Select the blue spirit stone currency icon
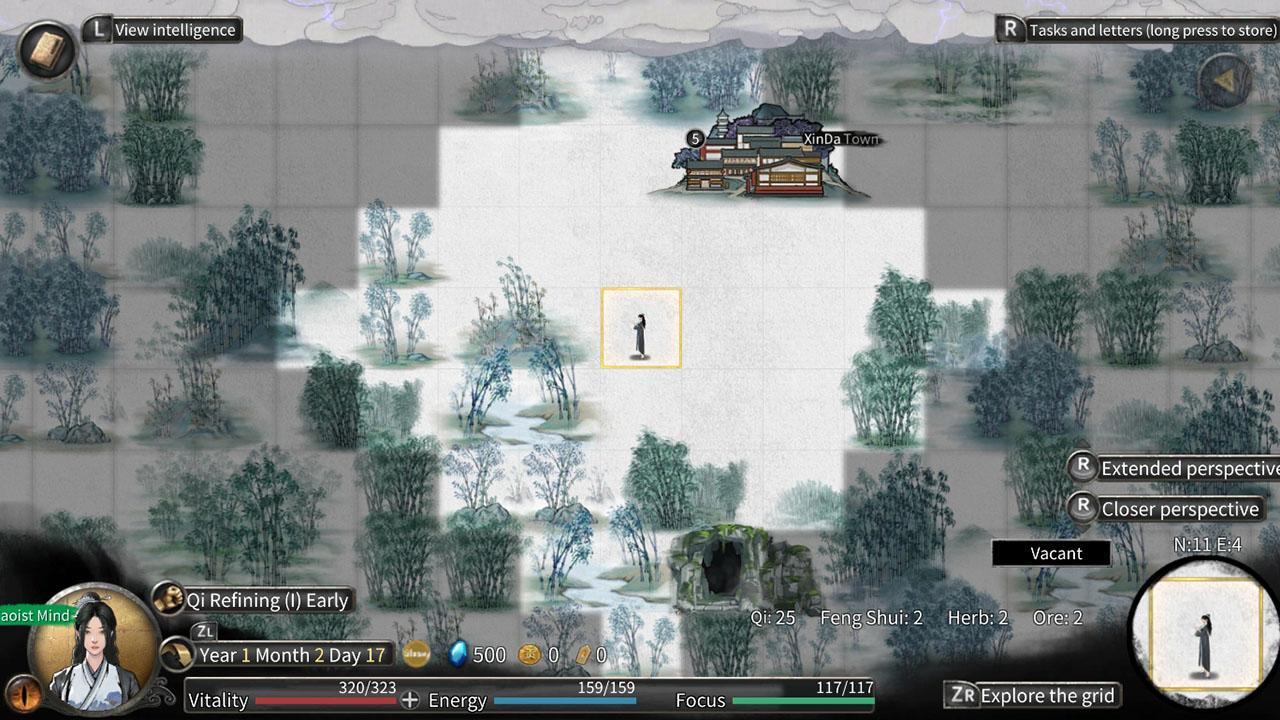Screen dimensions: 1280x720 click(x=459, y=655)
